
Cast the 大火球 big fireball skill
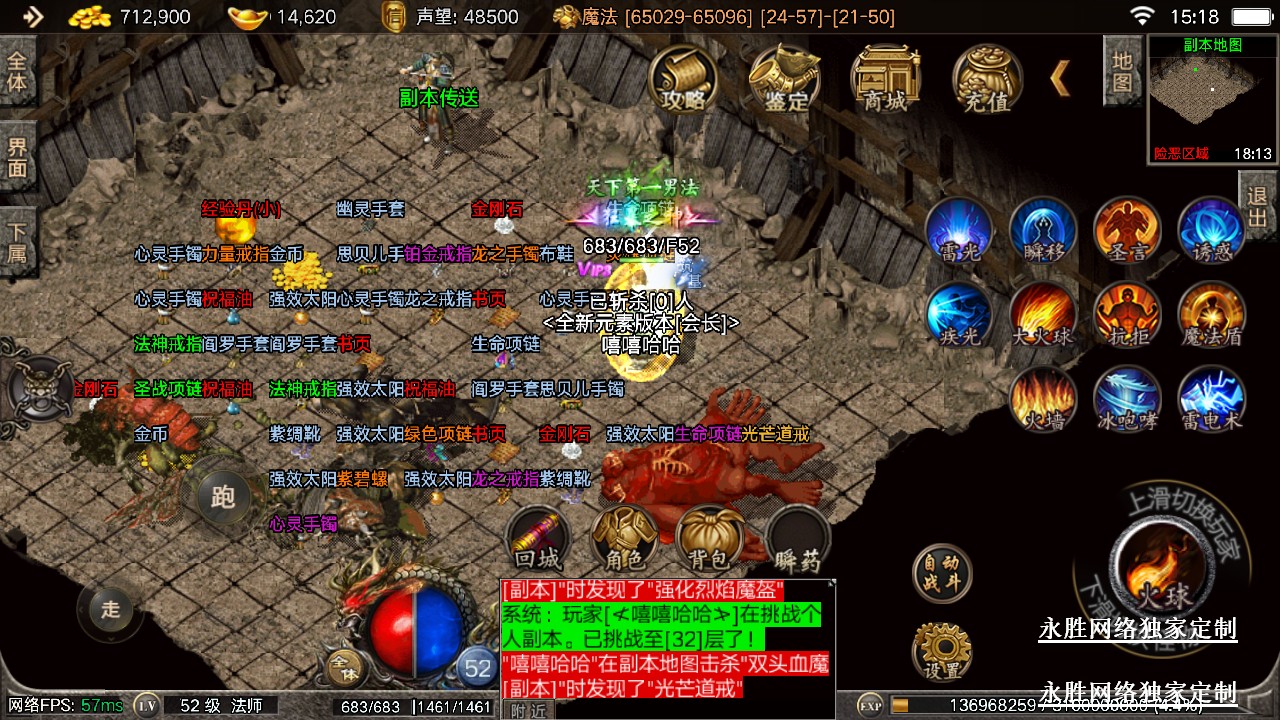1043,316
